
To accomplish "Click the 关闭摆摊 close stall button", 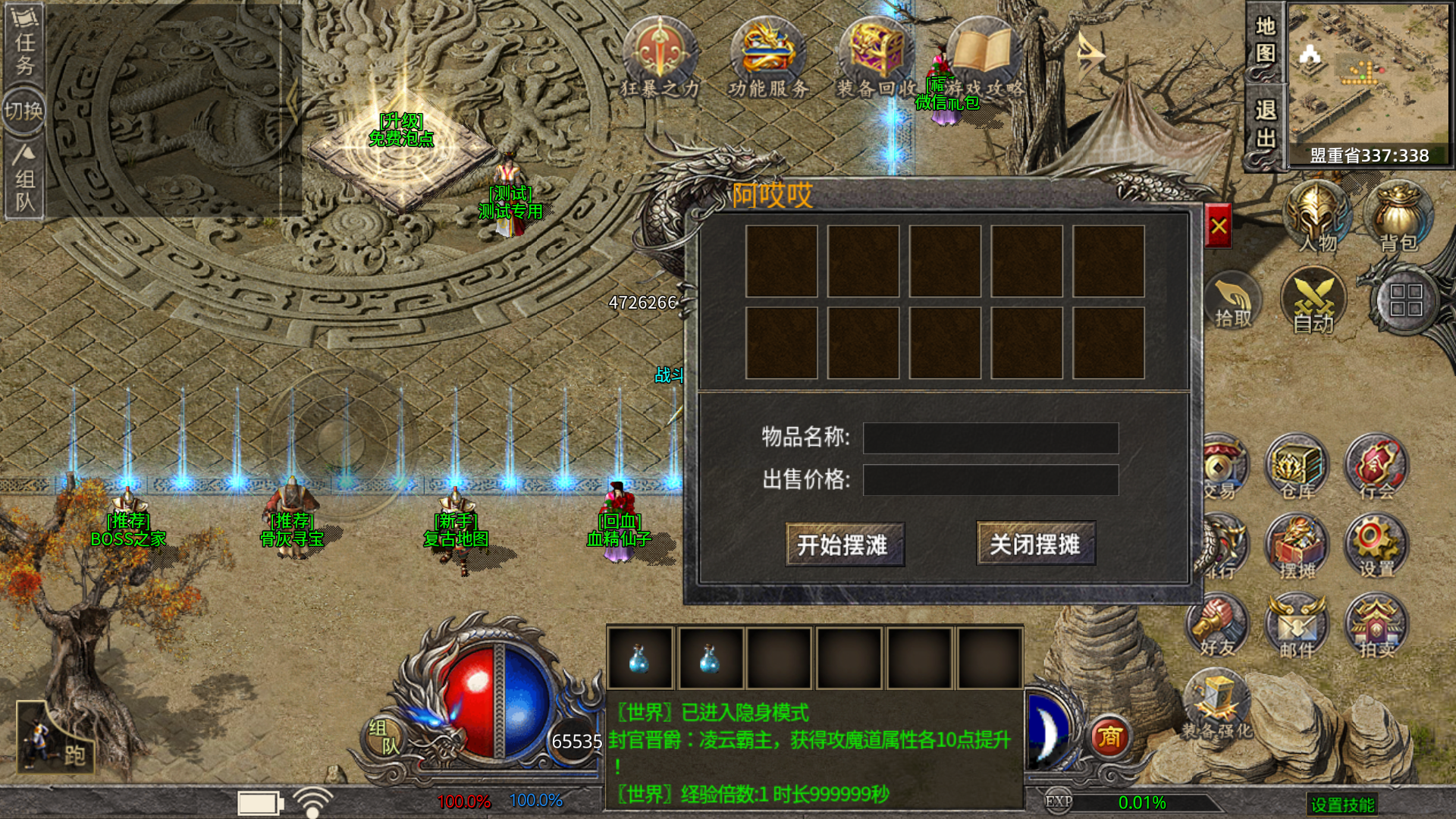I will click(1035, 544).
